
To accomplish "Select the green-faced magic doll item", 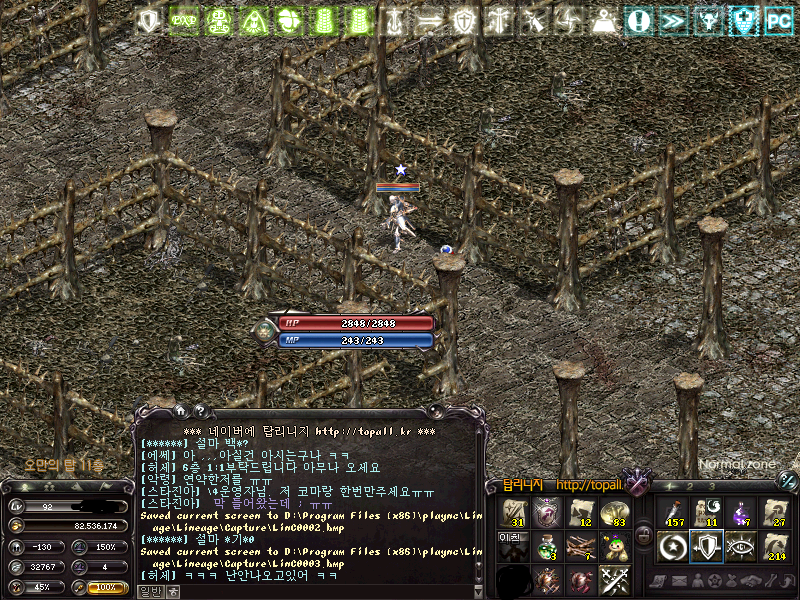I will 613,547.
